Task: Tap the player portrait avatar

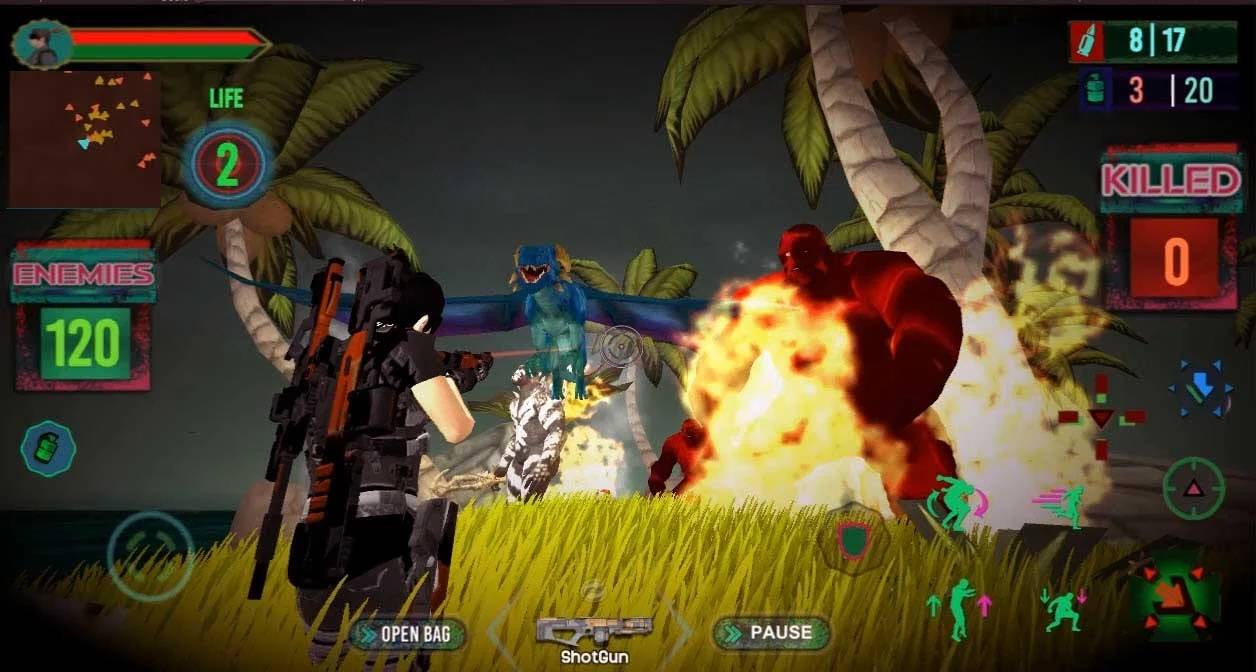Action: click(x=43, y=44)
